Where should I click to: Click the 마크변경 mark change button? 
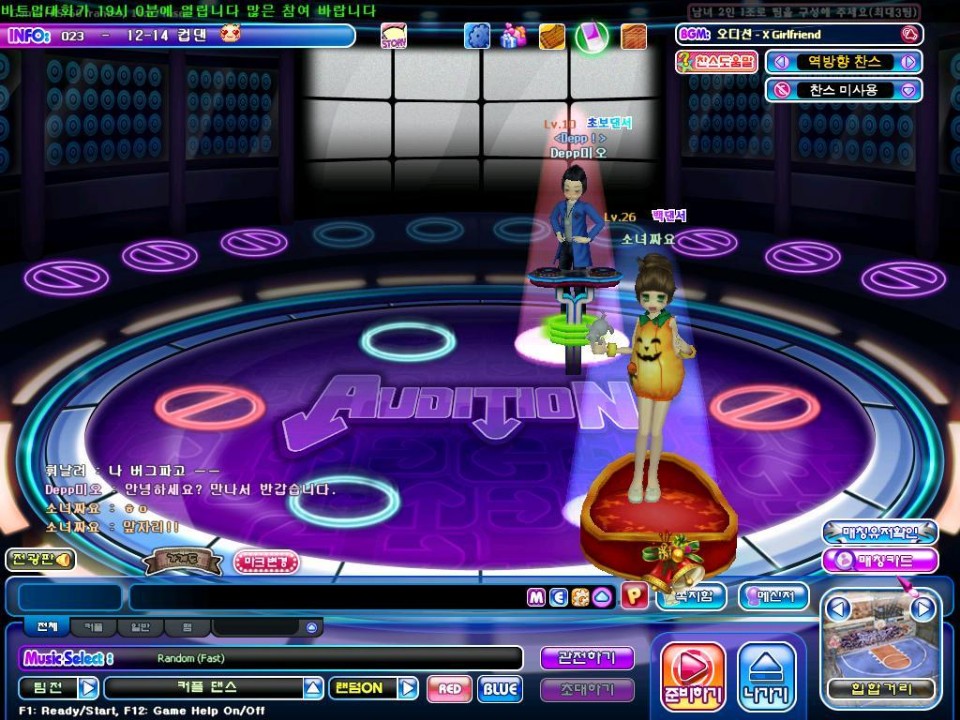266,562
